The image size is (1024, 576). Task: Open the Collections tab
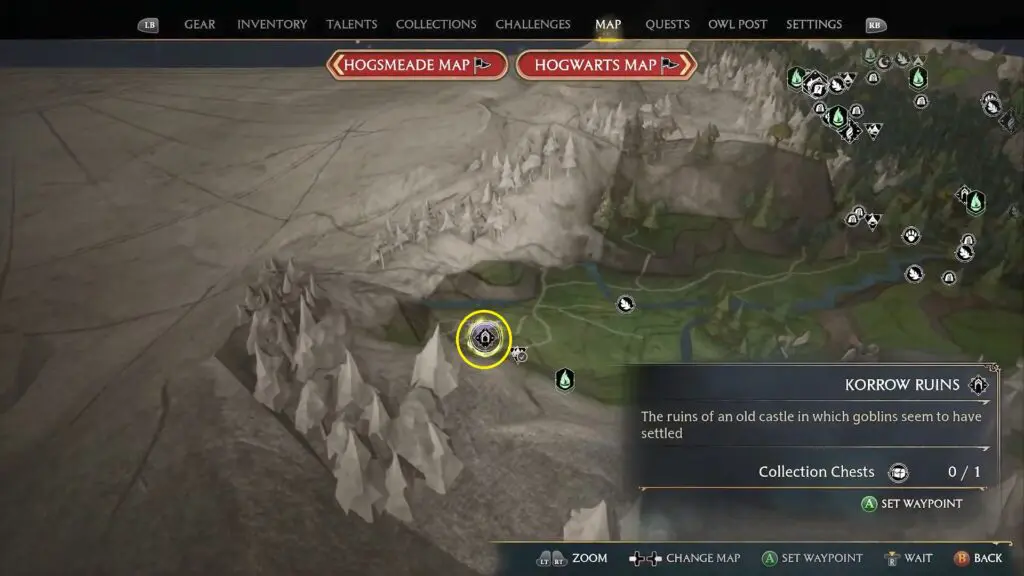[x=435, y=24]
